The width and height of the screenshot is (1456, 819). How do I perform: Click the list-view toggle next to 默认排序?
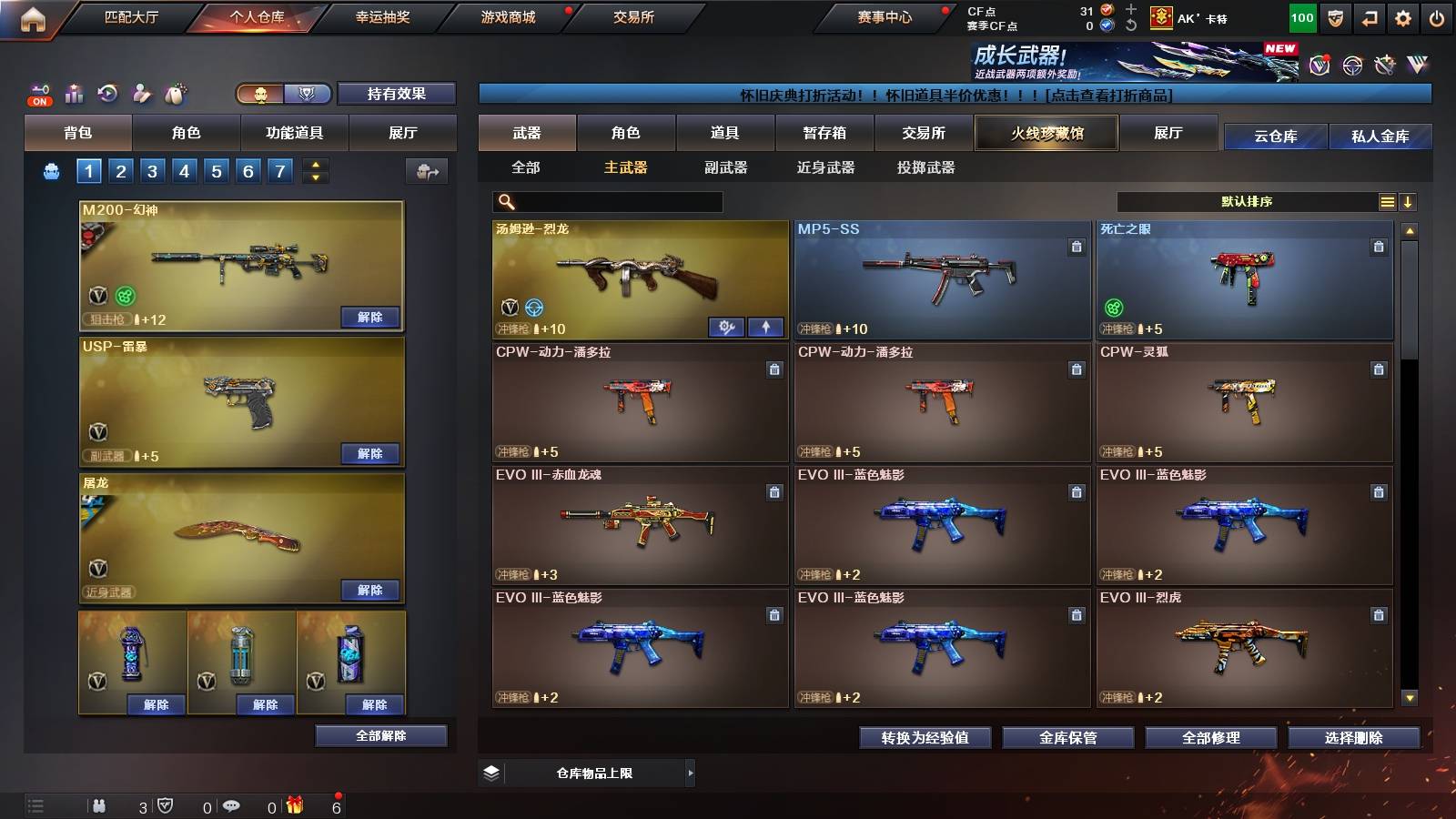tap(1387, 202)
